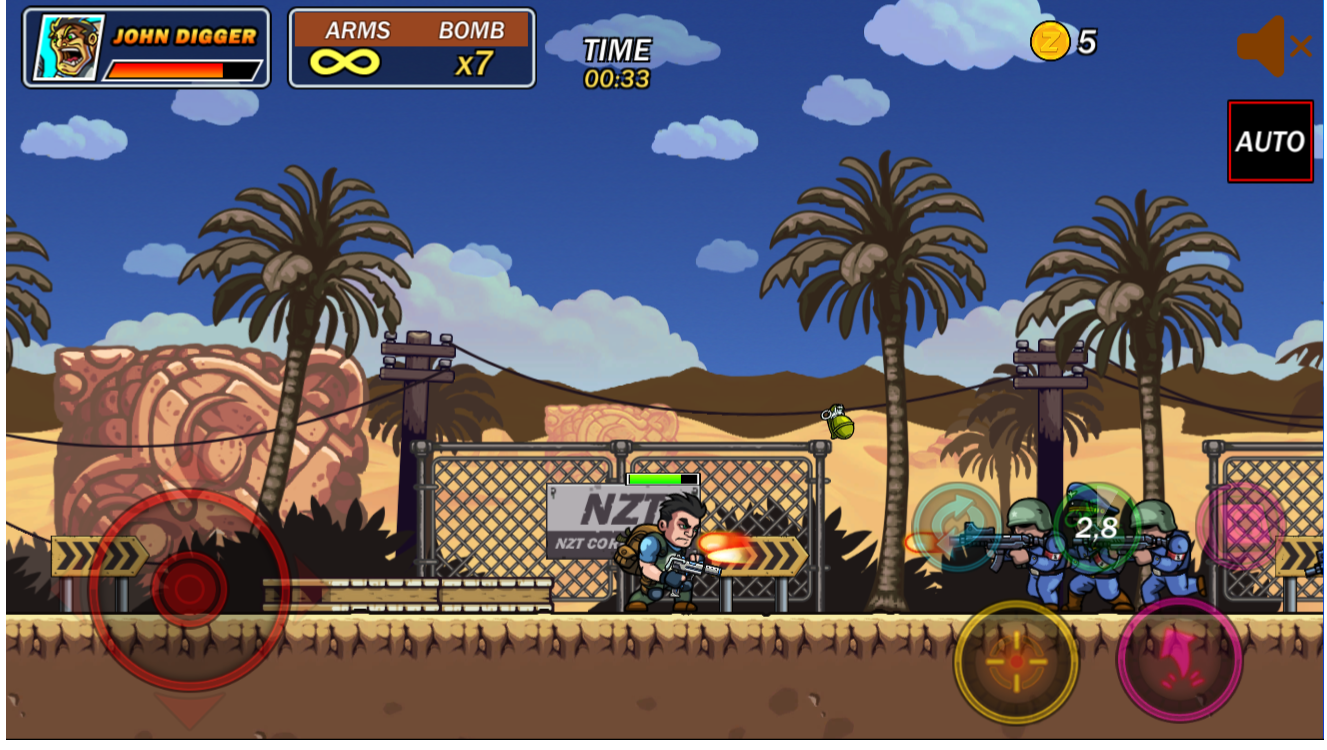
Task: Tap the grenade falling from the sky
Action: [x=840, y=424]
